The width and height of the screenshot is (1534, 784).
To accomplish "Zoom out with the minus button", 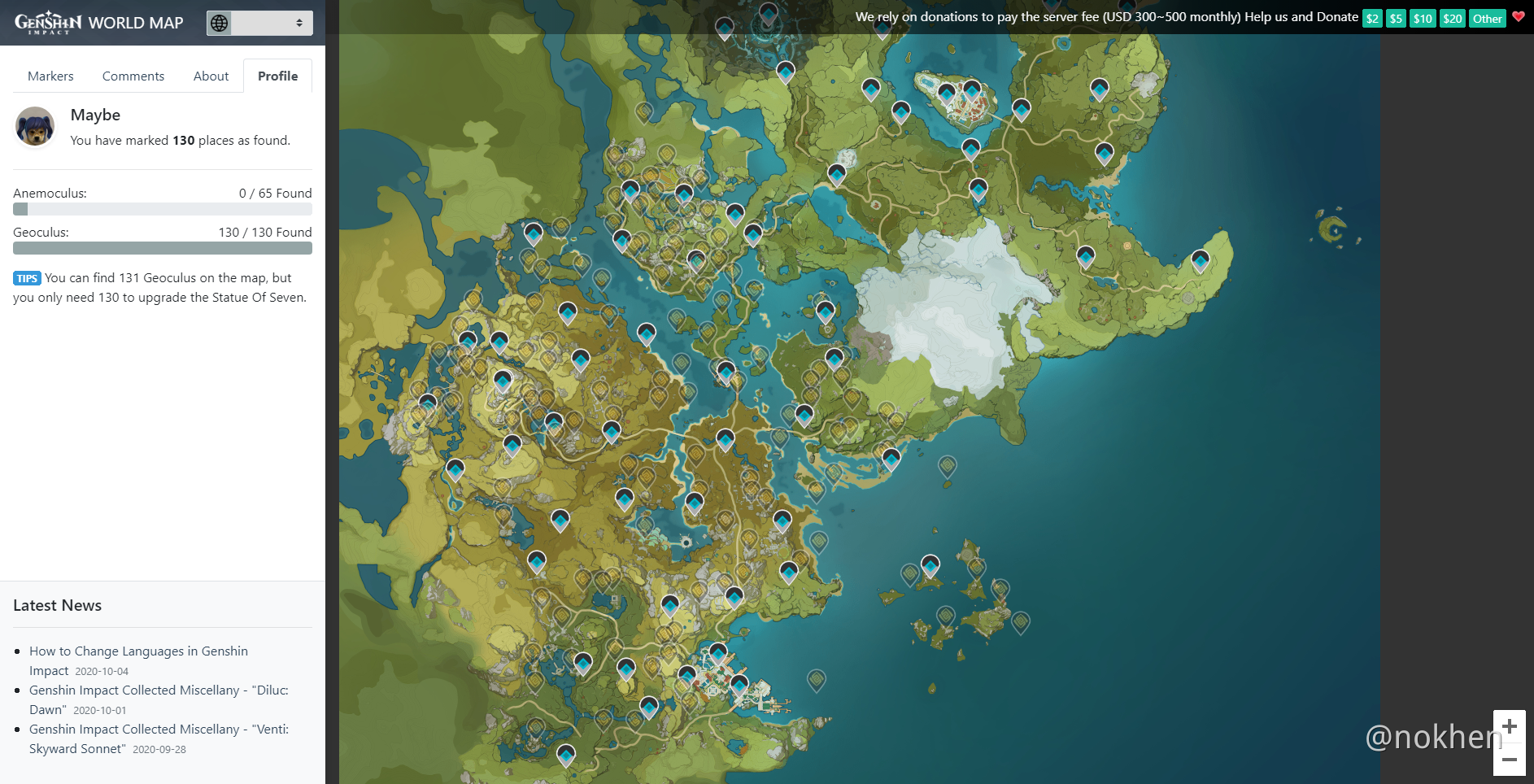I will click(1510, 760).
